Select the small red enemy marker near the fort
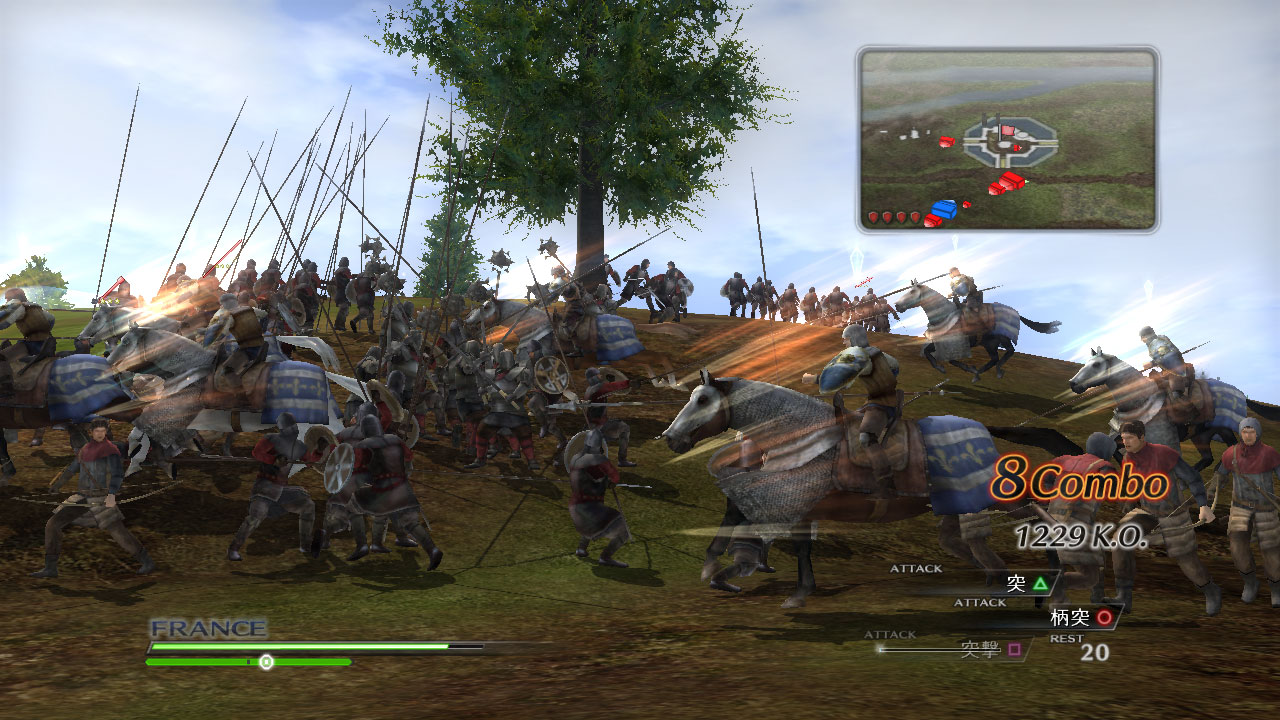Viewport: 1280px width, 720px height. (x=1018, y=148)
